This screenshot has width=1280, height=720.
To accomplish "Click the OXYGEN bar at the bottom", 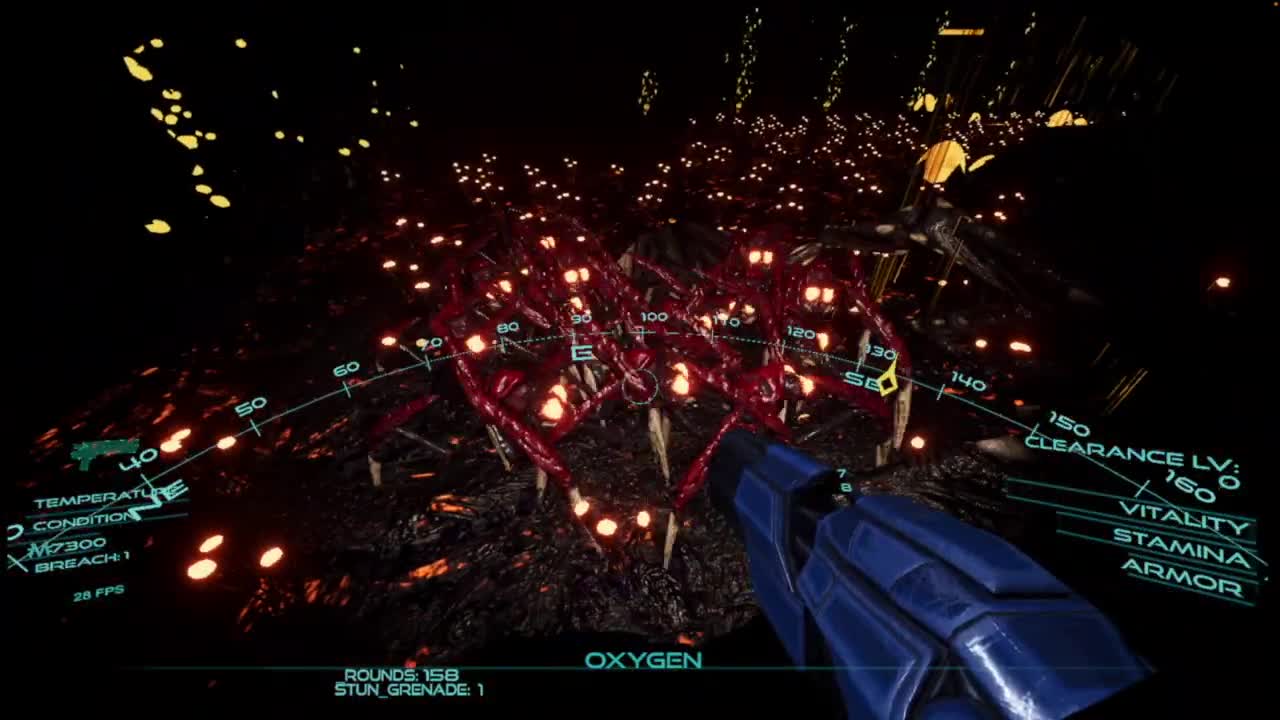I will 645,660.
